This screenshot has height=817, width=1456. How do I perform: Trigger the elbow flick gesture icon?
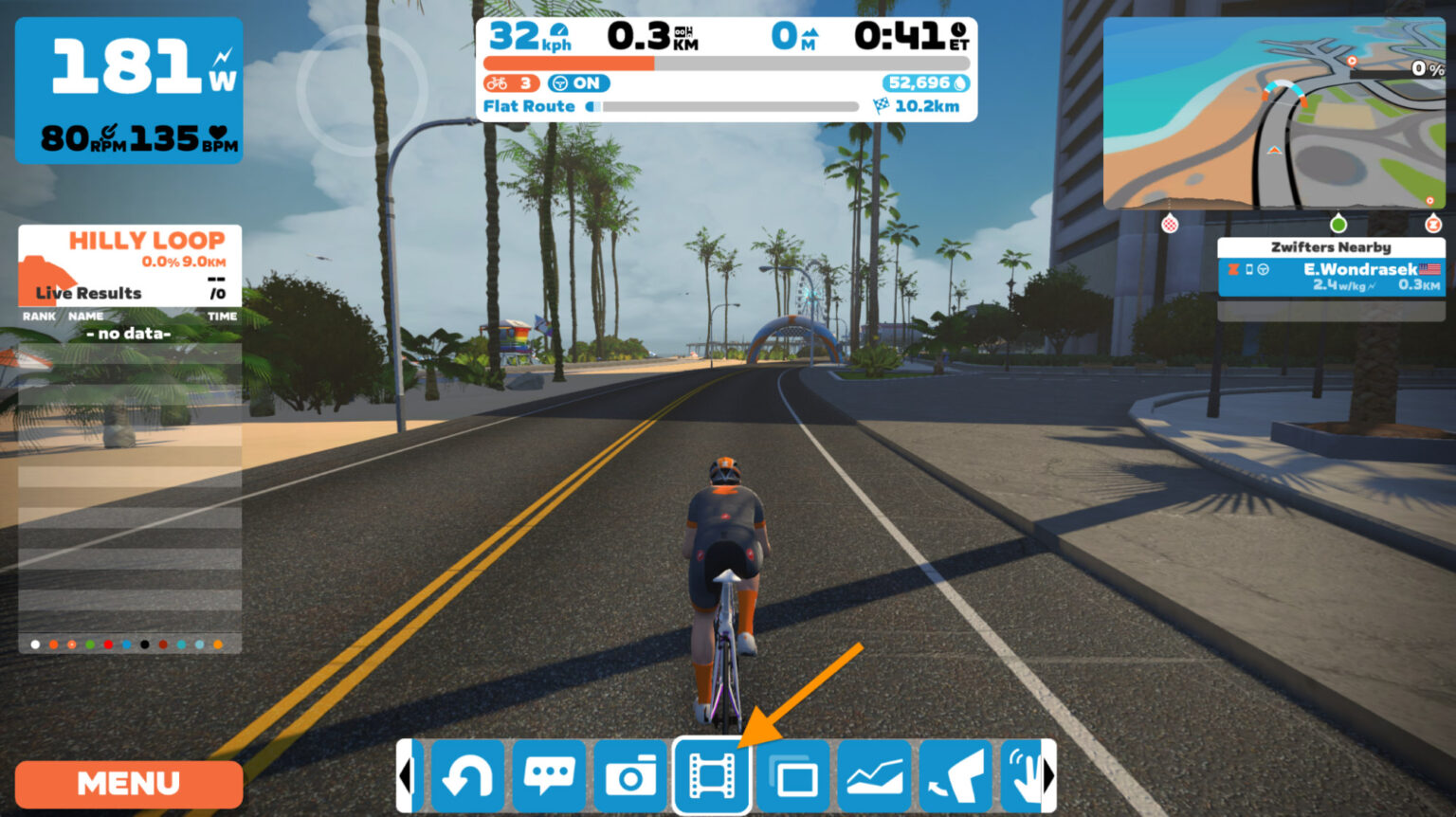pos(956,775)
